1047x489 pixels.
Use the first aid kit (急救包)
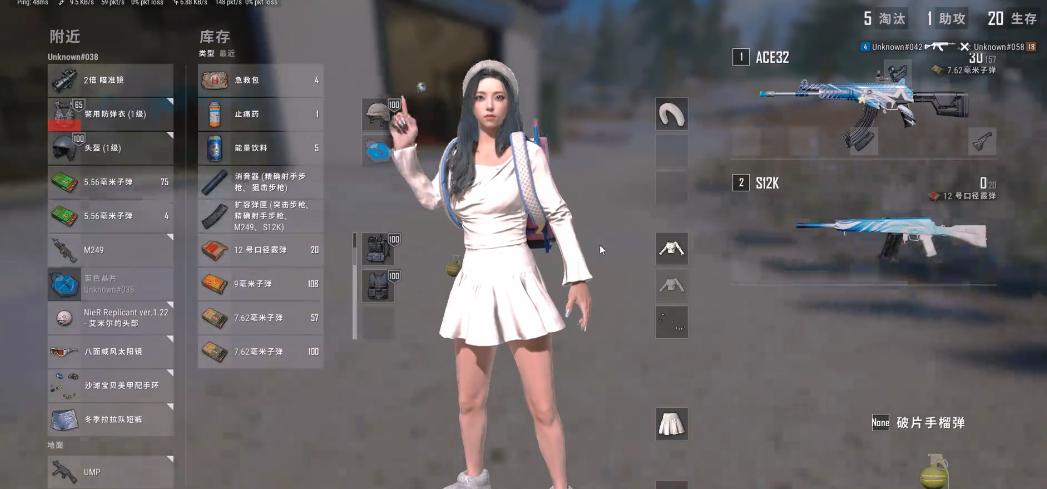260,80
